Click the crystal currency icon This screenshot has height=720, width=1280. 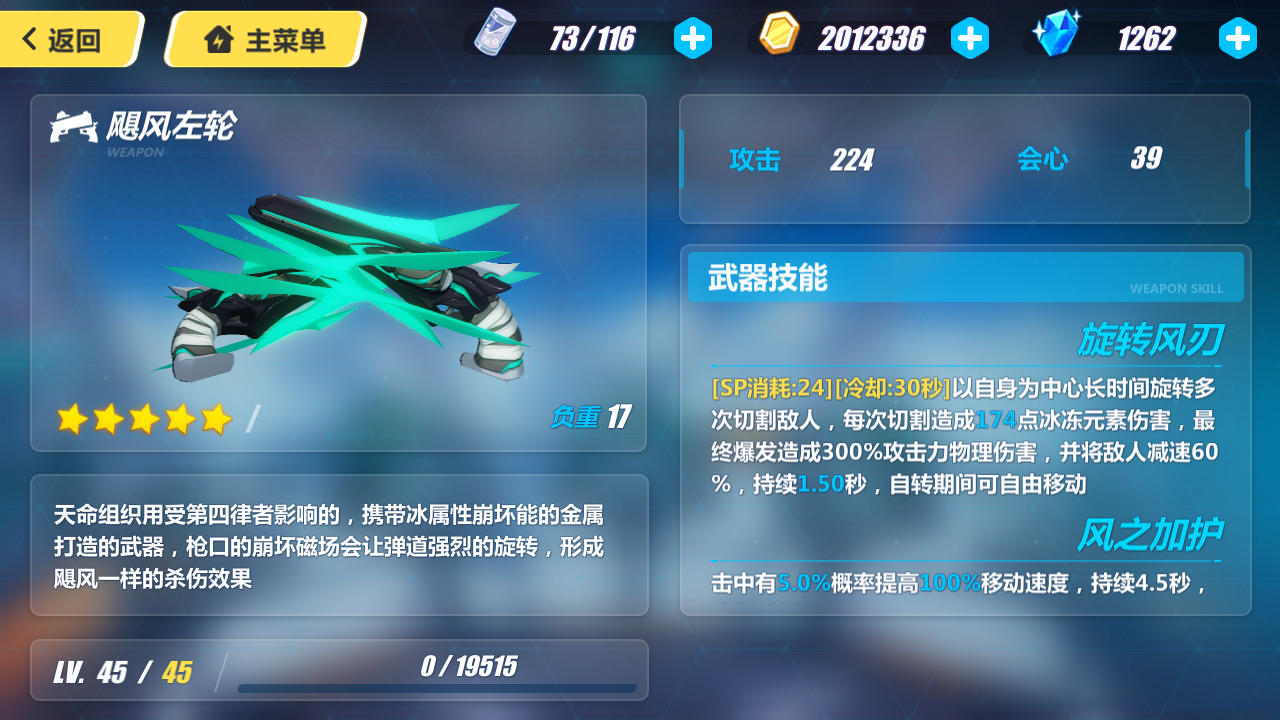click(x=1056, y=33)
